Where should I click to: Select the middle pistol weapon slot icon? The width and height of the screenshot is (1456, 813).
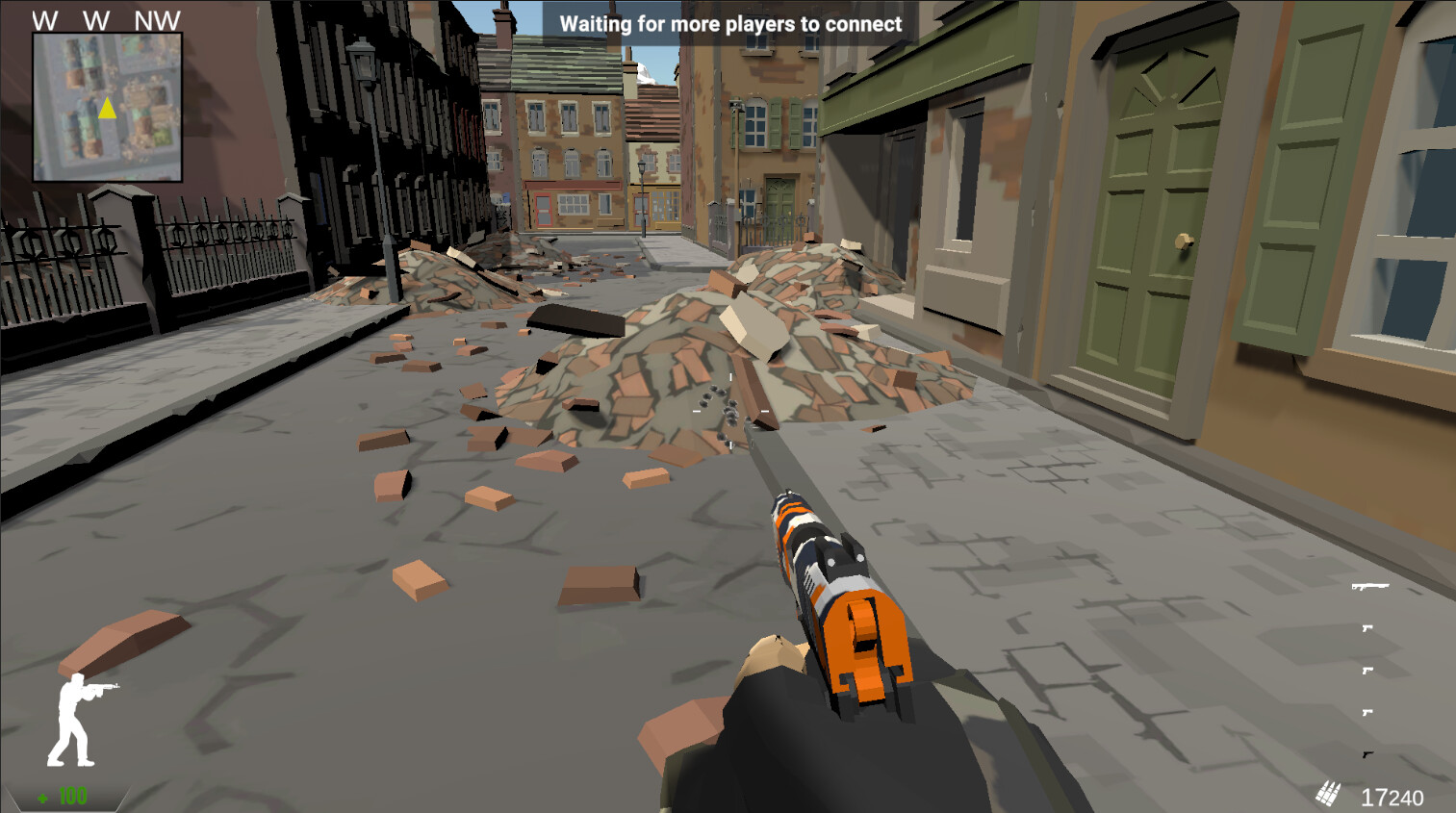coord(1367,673)
